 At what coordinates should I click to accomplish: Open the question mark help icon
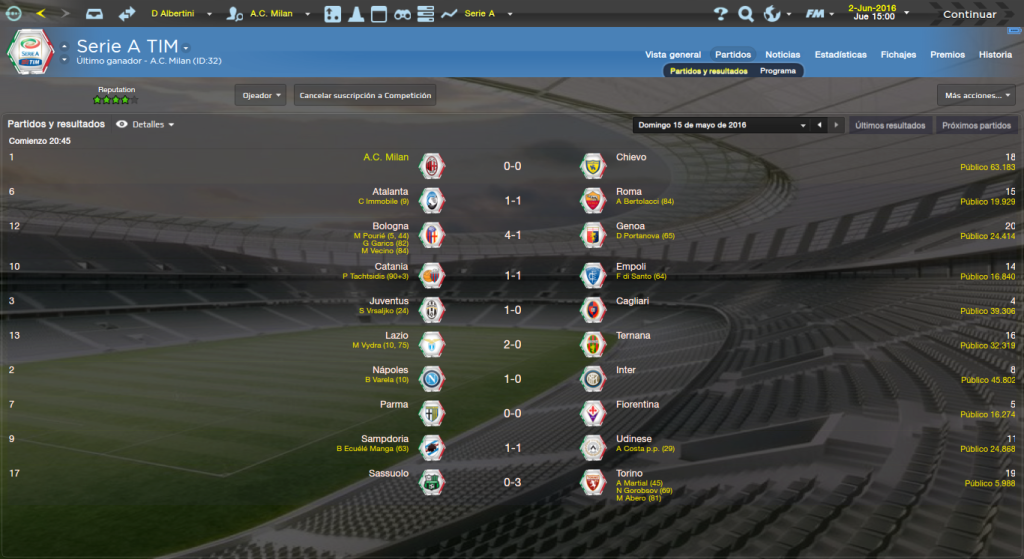(720, 14)
